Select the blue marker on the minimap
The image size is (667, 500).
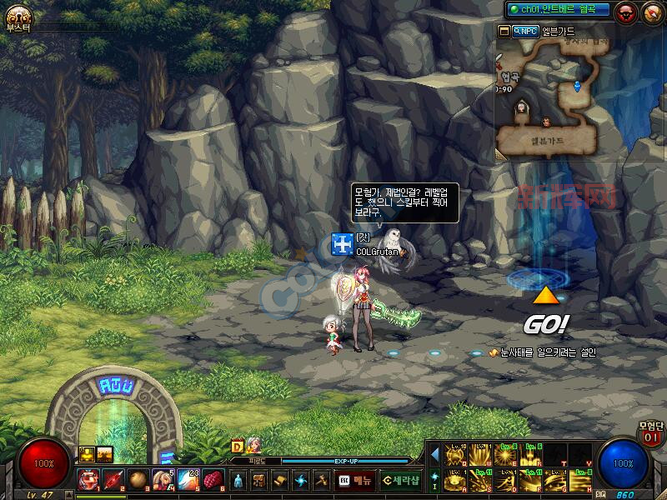(x=577, y=87)
